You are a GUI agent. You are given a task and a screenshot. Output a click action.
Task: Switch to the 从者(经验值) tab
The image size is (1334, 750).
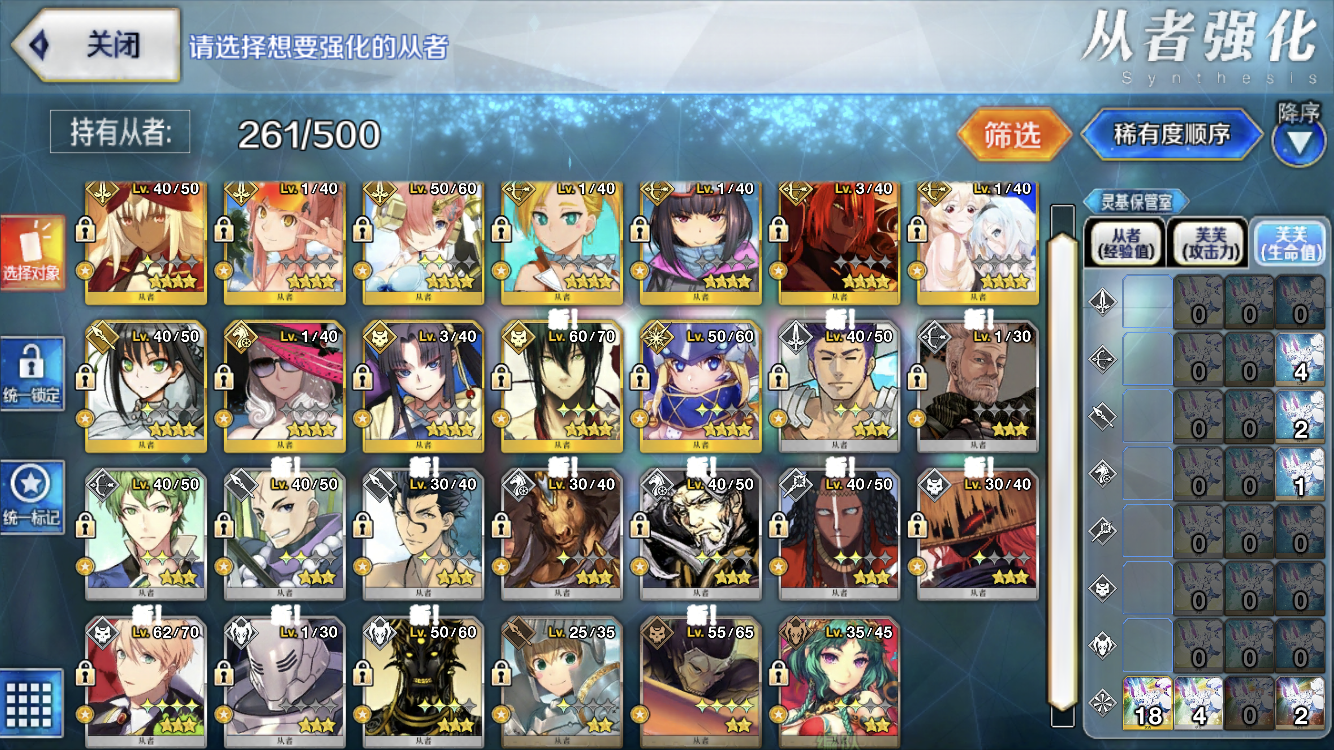(x=1124, y=243)
